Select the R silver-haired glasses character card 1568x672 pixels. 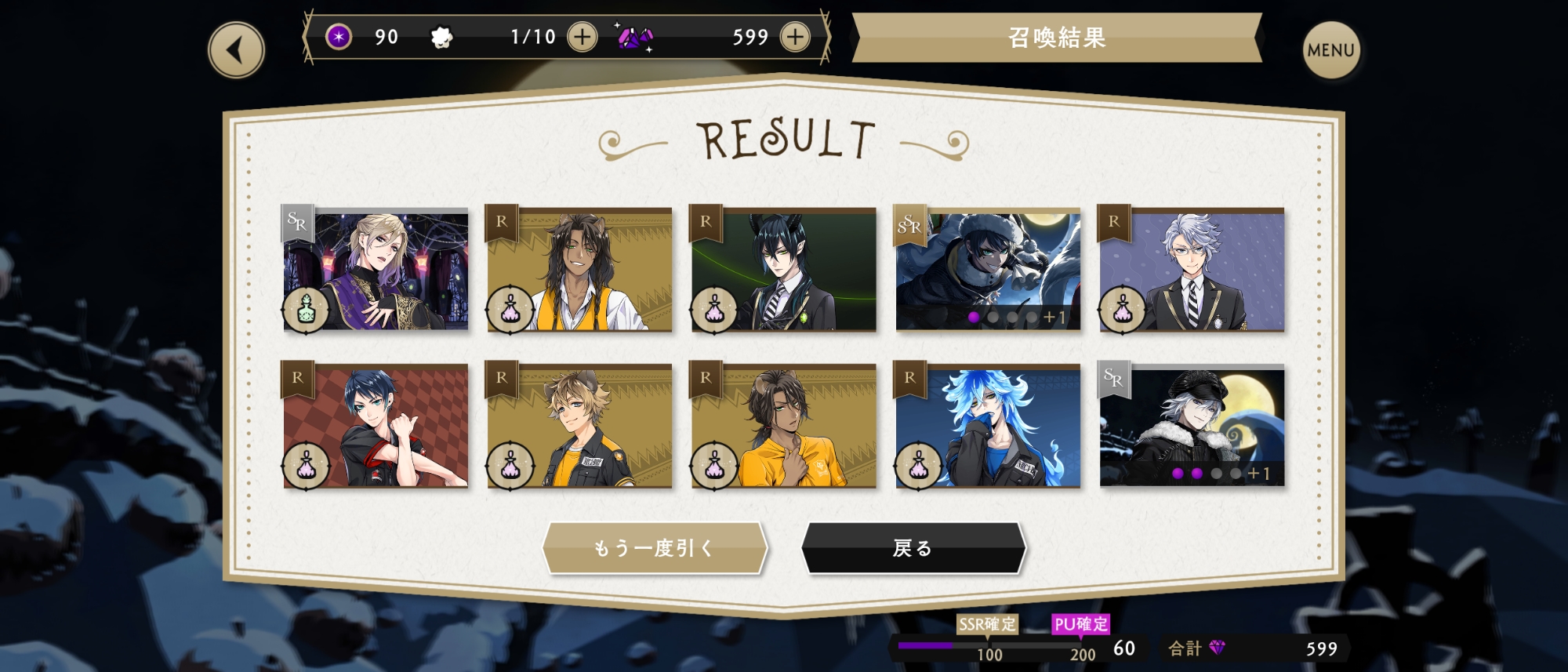1192,270
